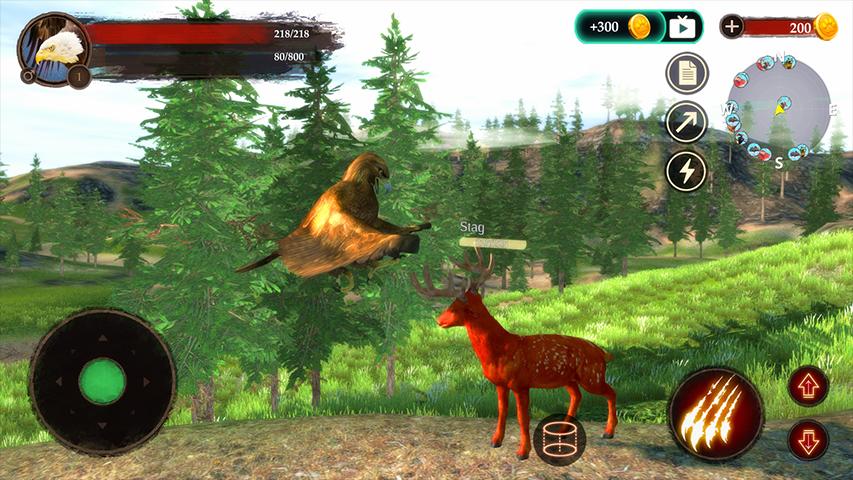The height and width of the screenshot is (480, 853).
Task: Tap the cylinder icon button
Action: coord(559,438)
